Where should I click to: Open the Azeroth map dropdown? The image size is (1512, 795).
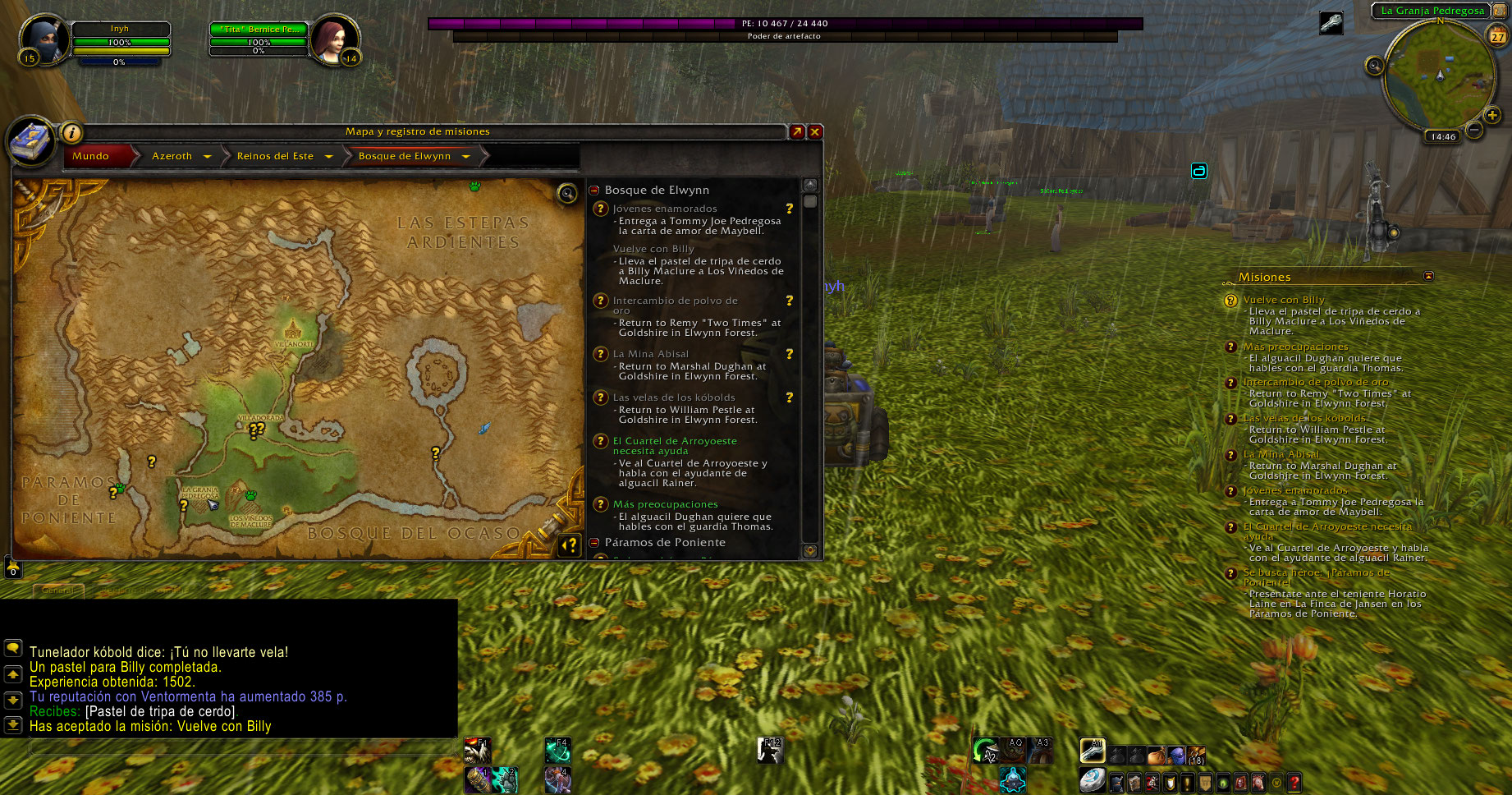pyautogui.click(x=207, y=156)
